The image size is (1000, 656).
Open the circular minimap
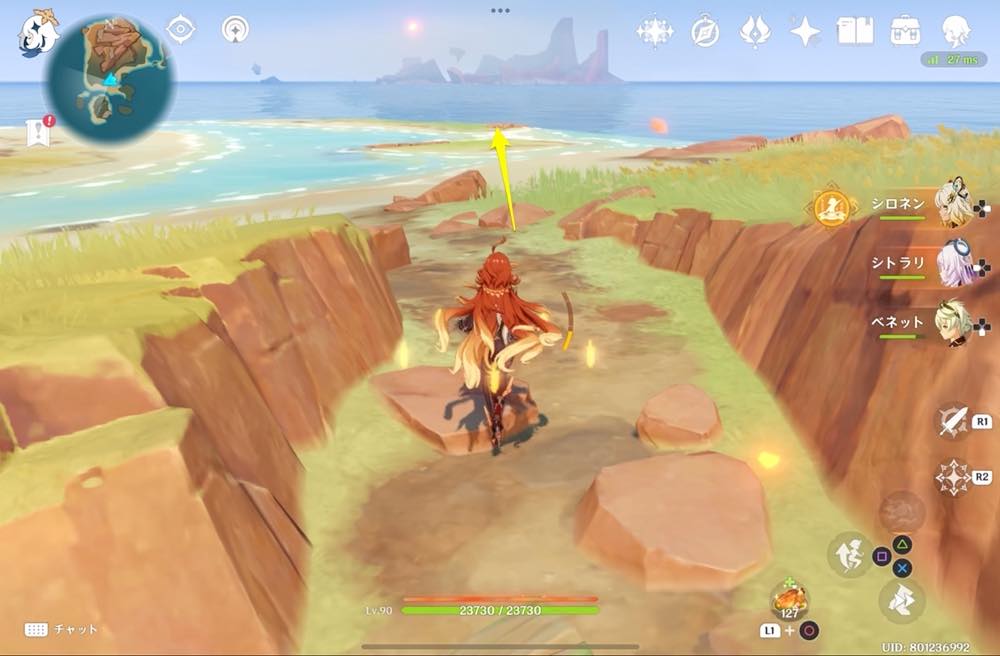coord(110,78)
